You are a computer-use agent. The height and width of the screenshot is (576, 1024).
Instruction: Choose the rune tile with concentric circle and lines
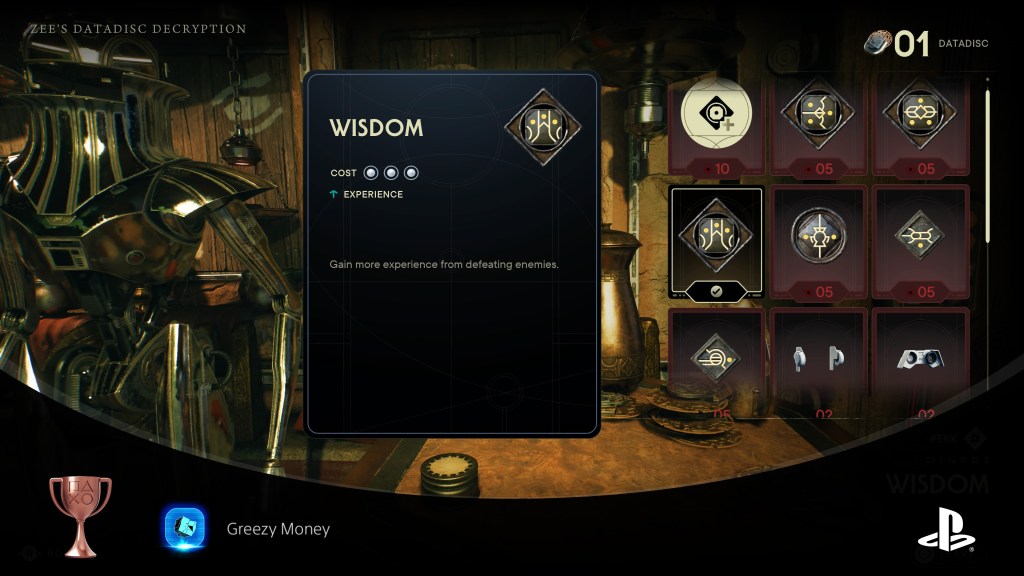(715, 358)
